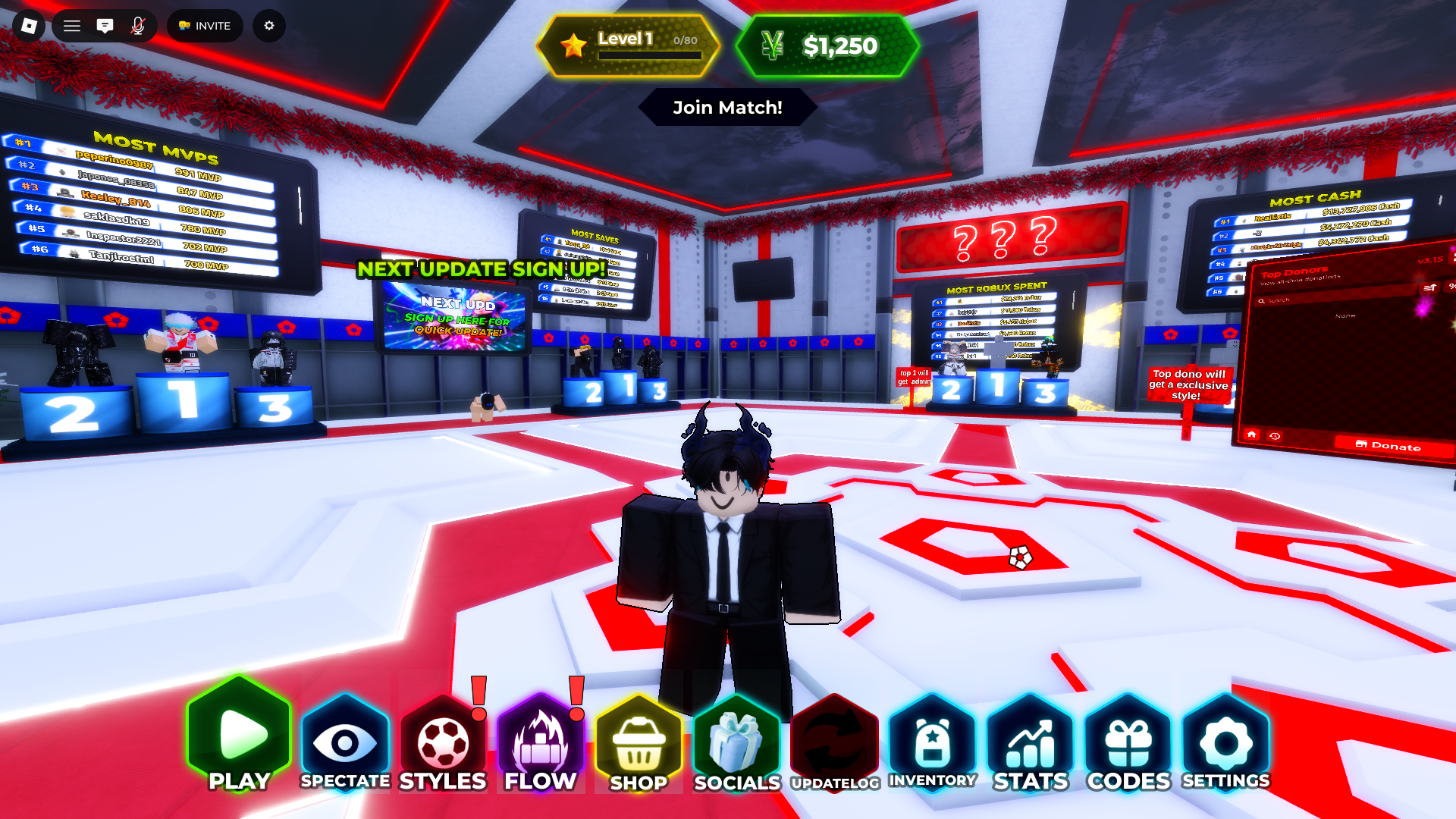Toggle the donation sort order button

point(1429,287)
